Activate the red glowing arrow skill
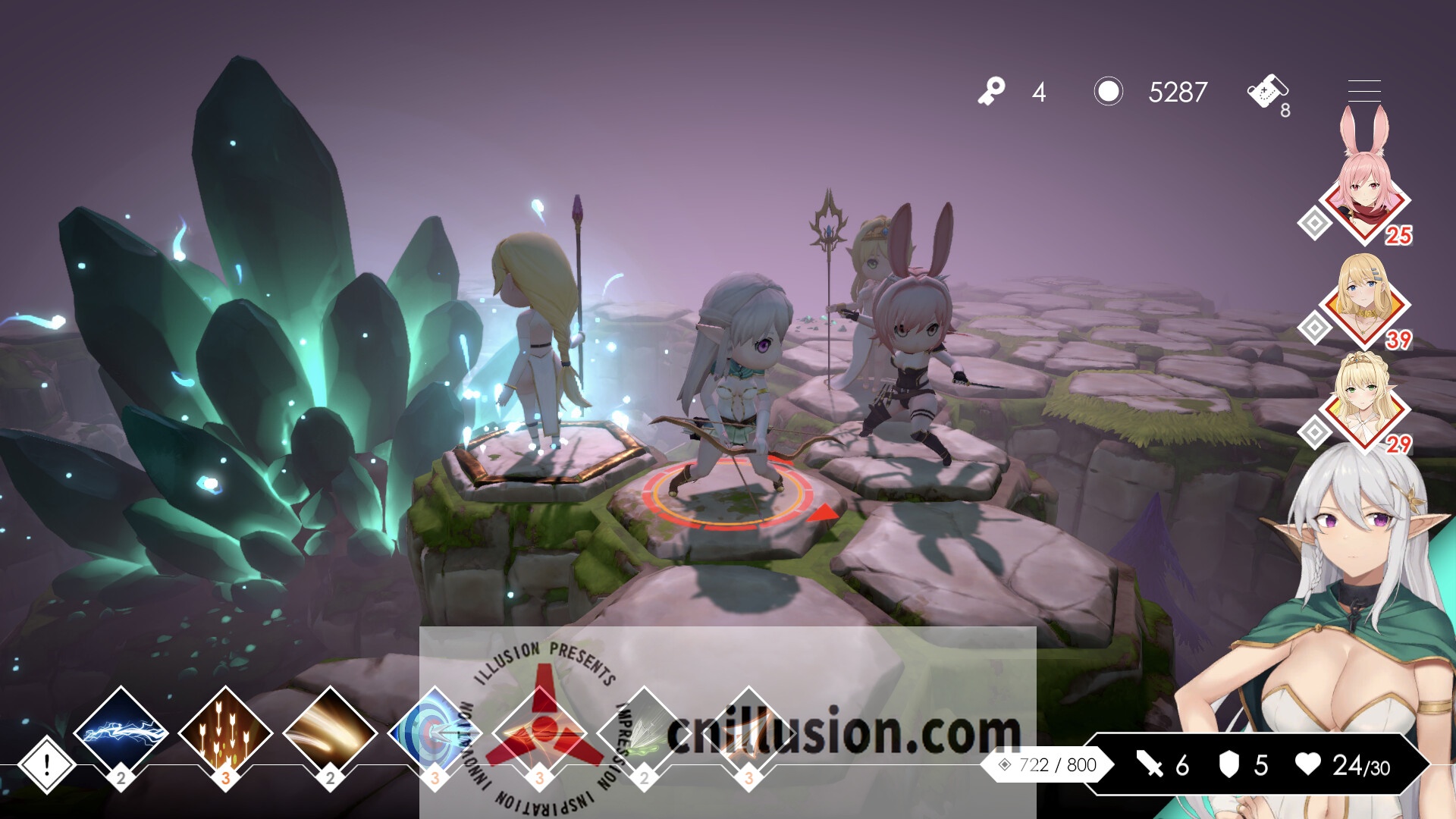The width and height of the screenshot is (1456, 819). coord(540,733)
